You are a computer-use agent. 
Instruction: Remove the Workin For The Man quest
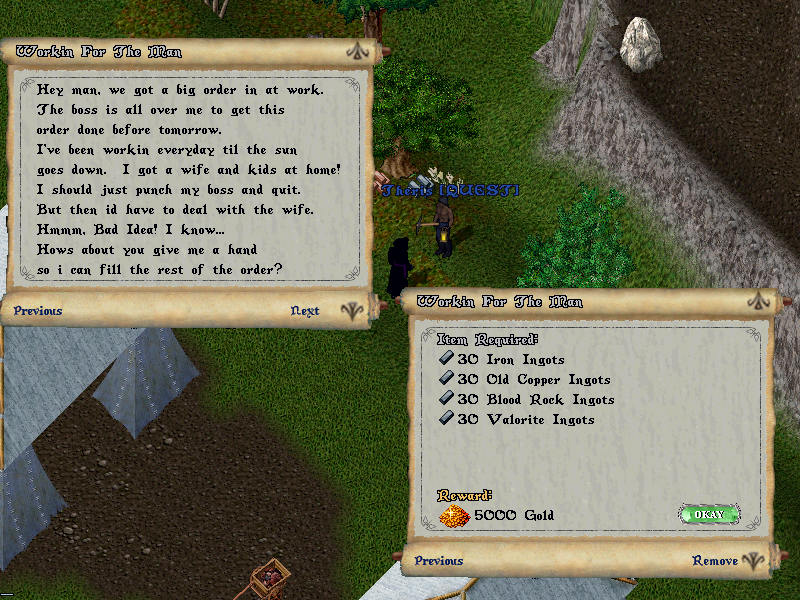point(714,561)
